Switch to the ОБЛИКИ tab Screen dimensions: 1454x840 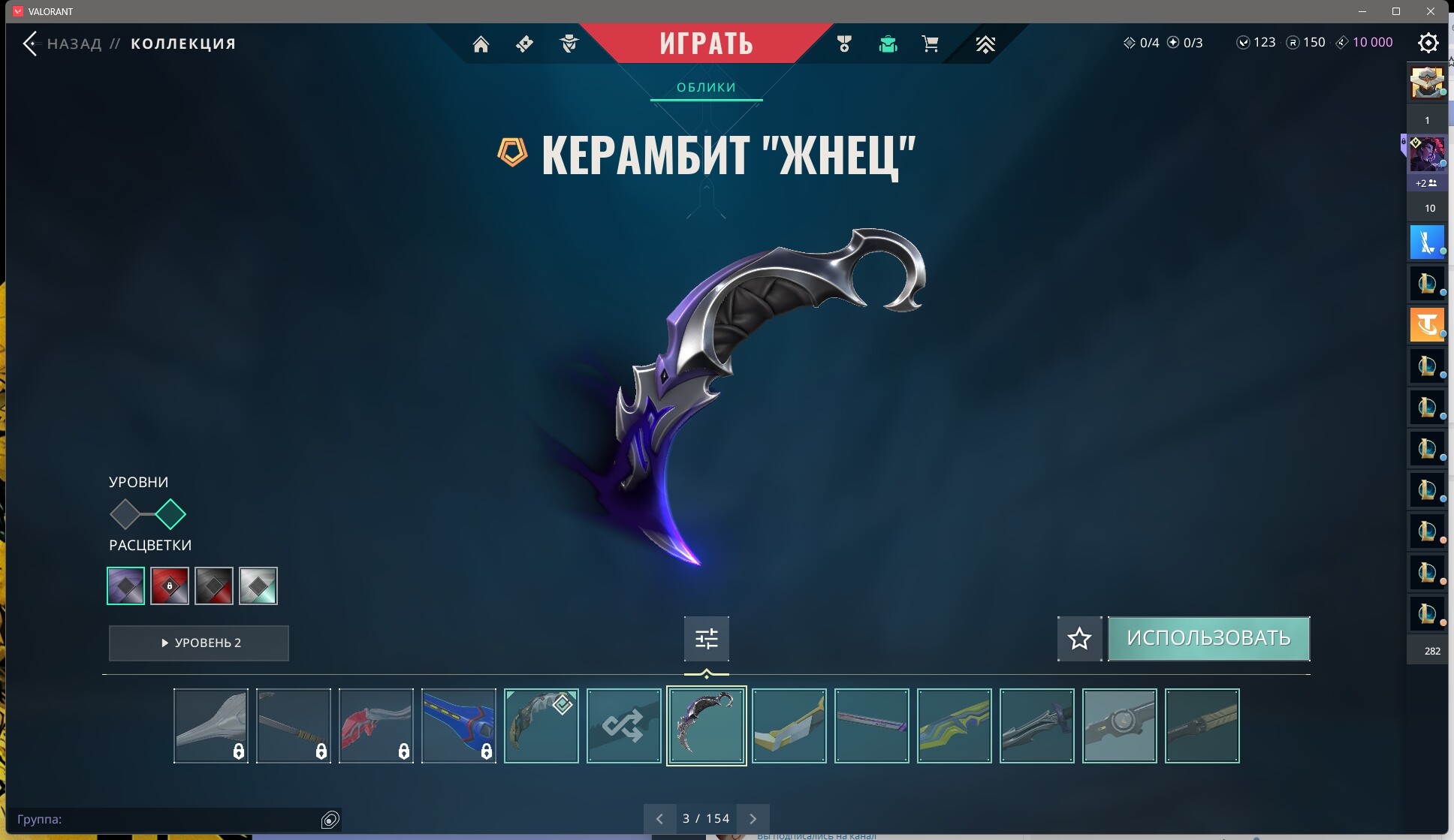click(x=707, y=87)
